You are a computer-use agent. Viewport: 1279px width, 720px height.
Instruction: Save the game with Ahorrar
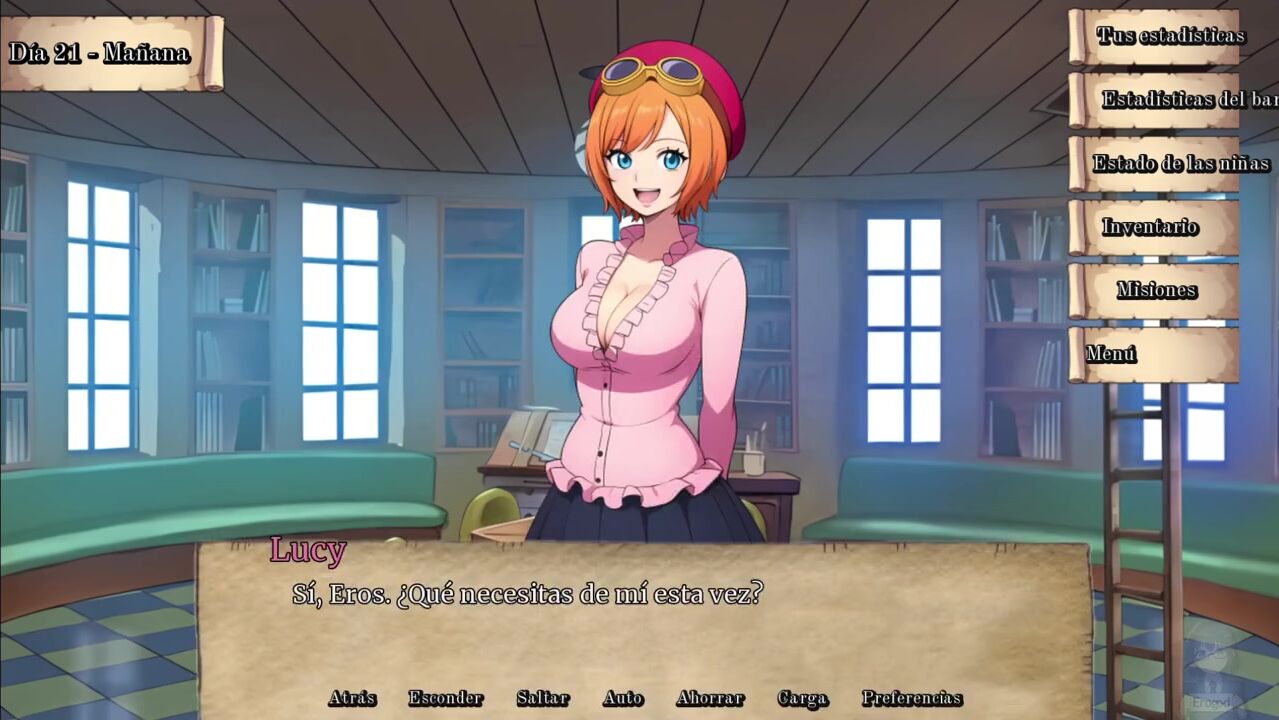pos(709,699)
